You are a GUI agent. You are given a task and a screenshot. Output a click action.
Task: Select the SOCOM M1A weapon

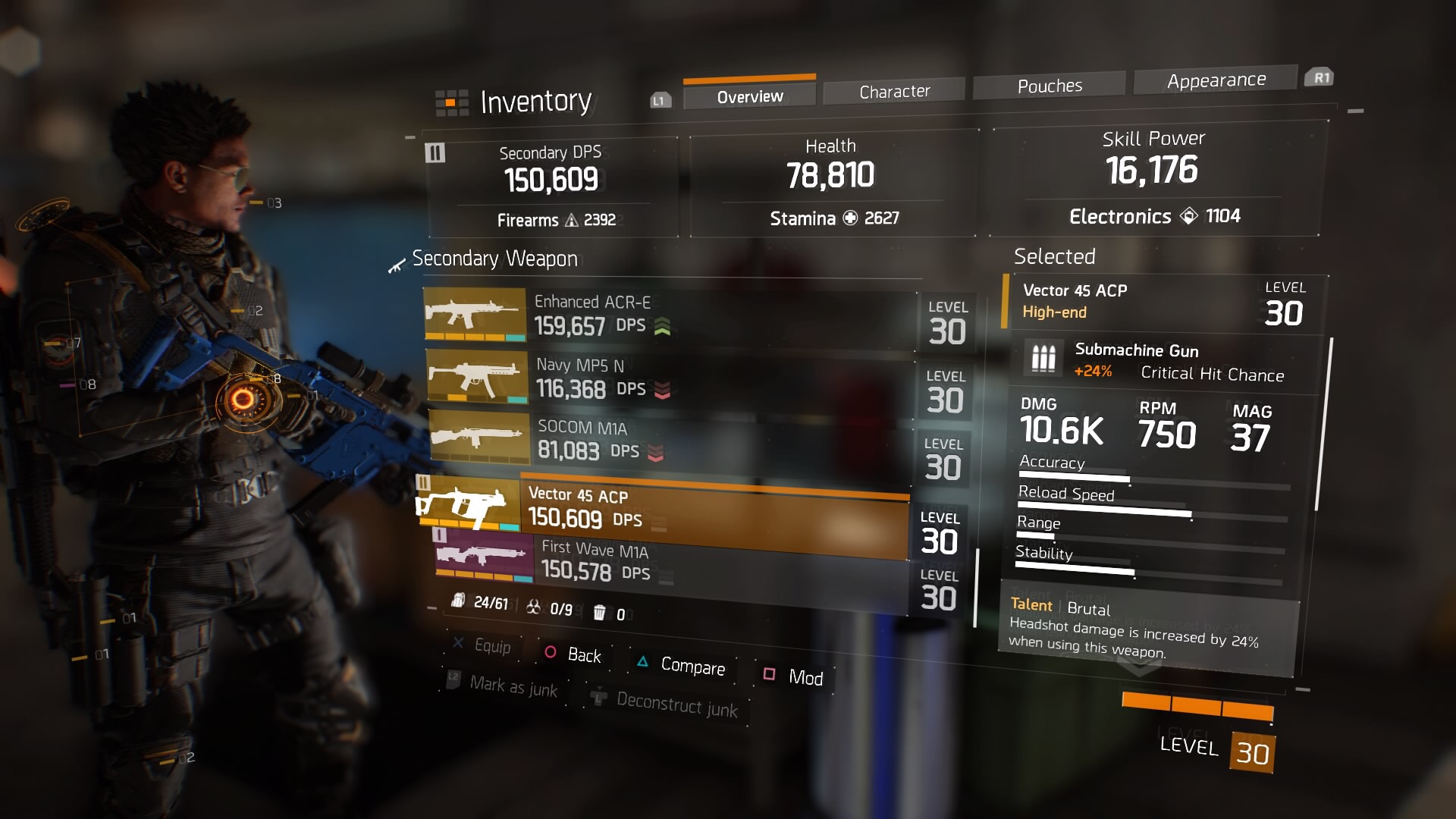[x=667, y=440]
